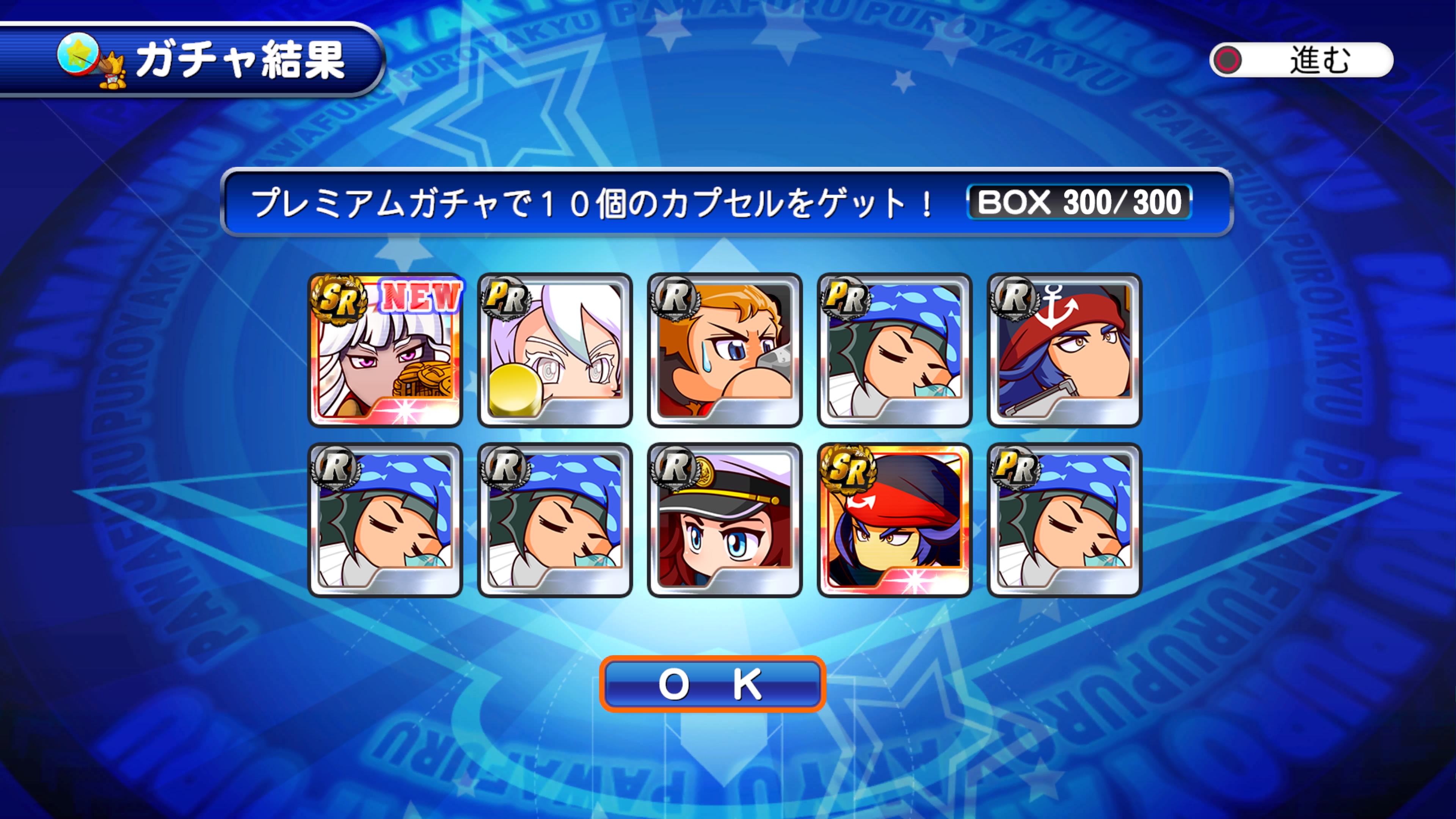
Task: Open the R captain hat girl card
Action: coord(725,519)
